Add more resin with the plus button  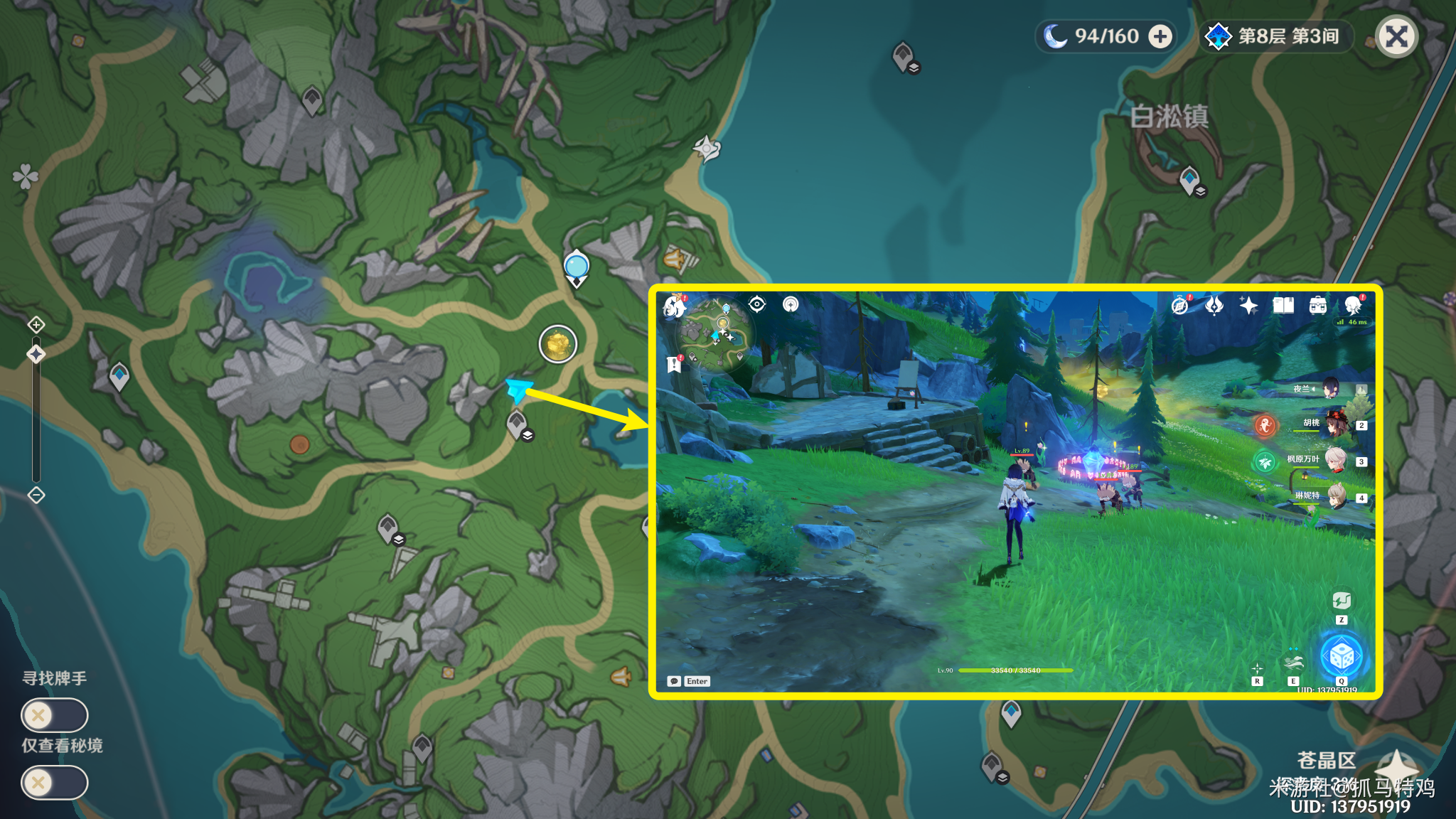coord(1160,36)
